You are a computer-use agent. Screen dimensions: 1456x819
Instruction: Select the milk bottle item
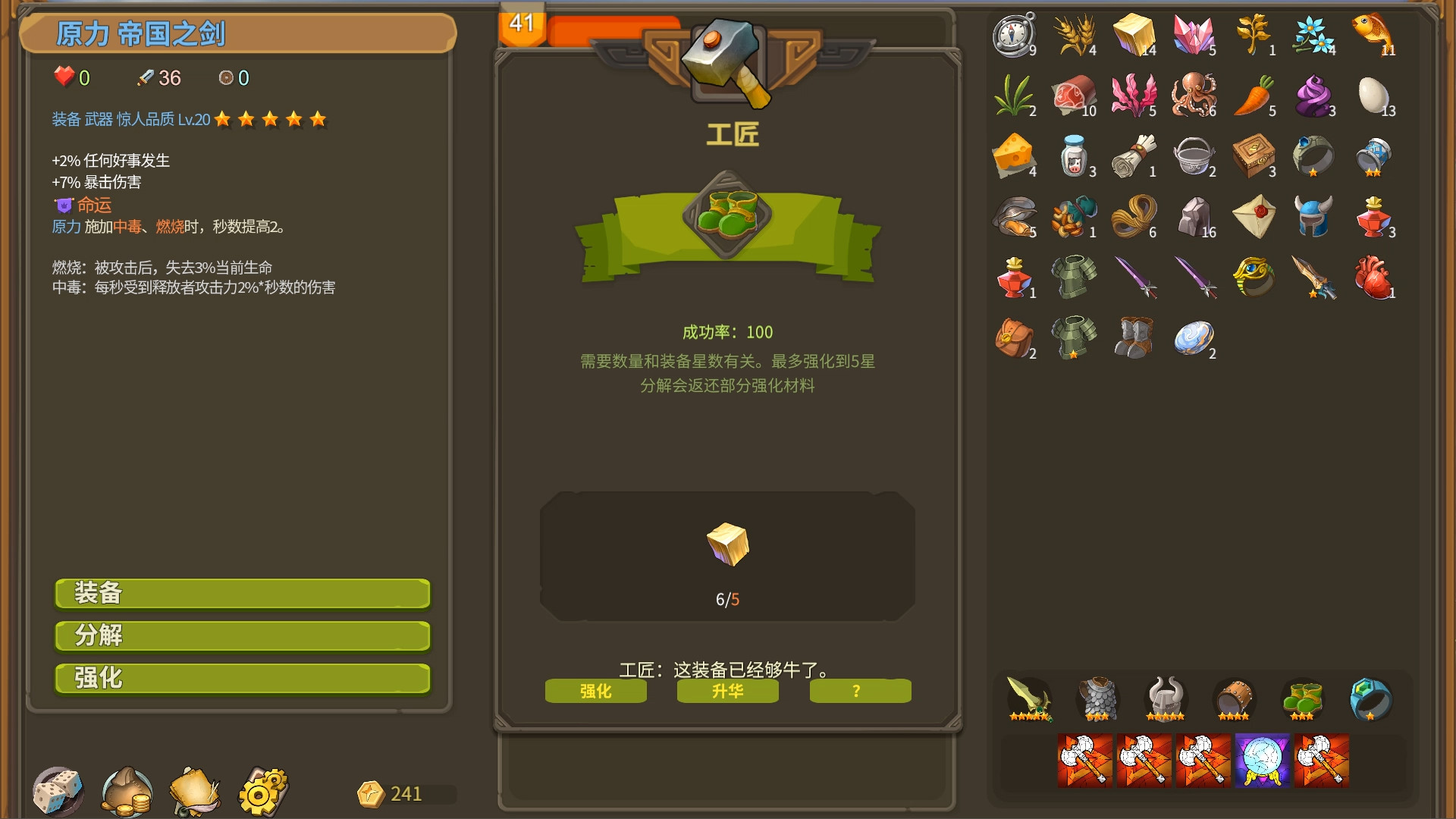1075,157
